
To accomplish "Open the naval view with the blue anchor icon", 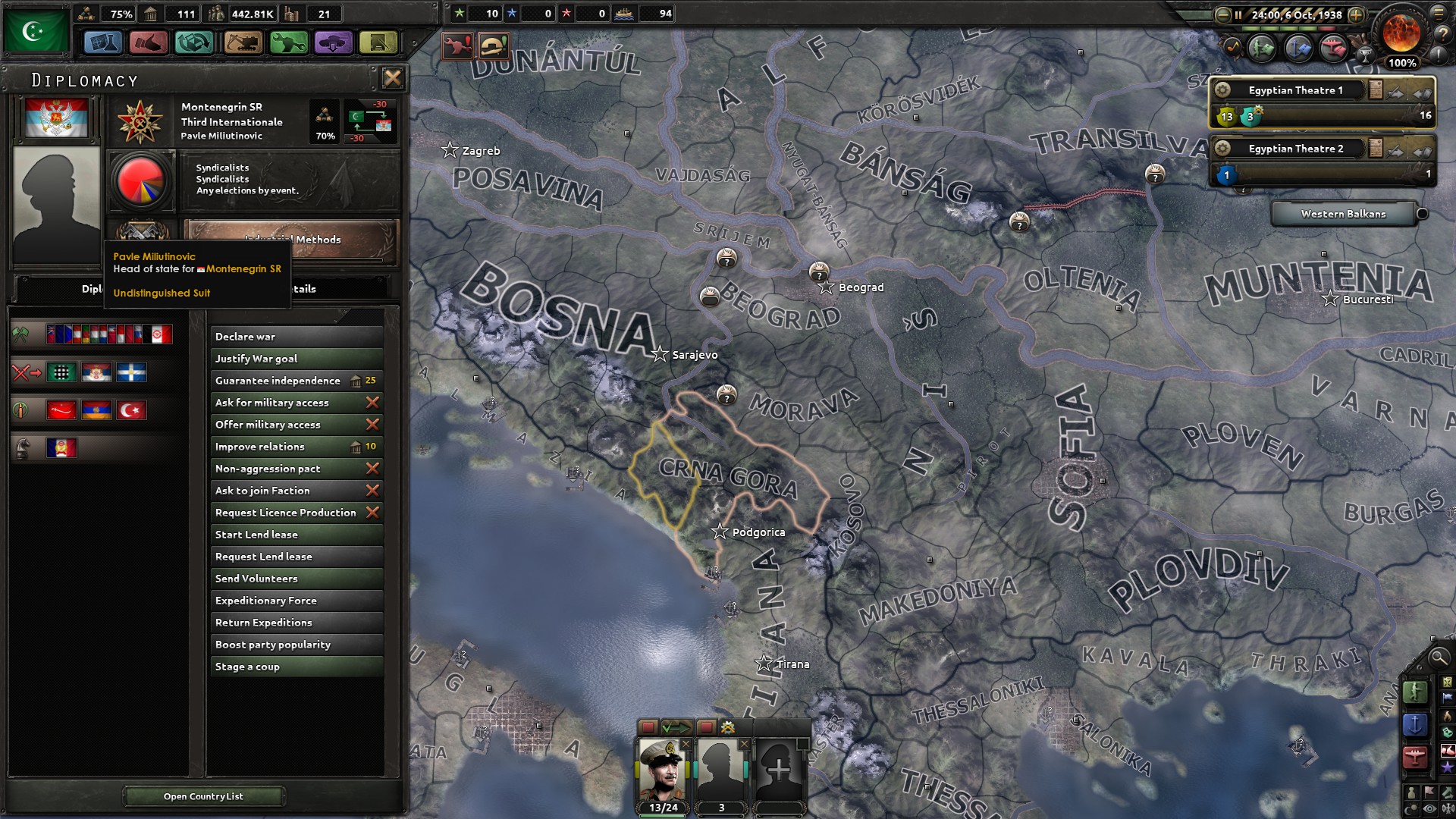I will [x=1415, y=724].
